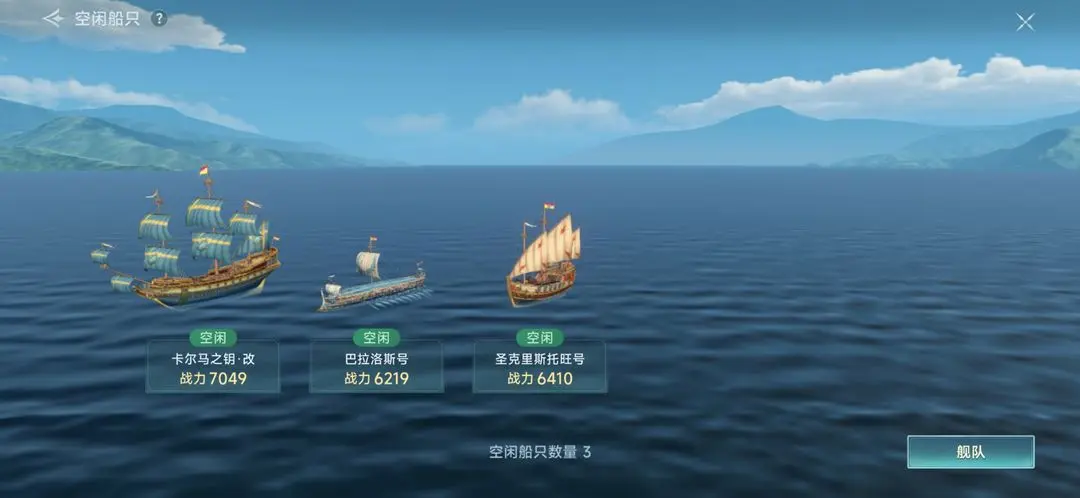
Task: Pick the 圣克里斯托旺号 ship card
Action: [x=539, y=367]
